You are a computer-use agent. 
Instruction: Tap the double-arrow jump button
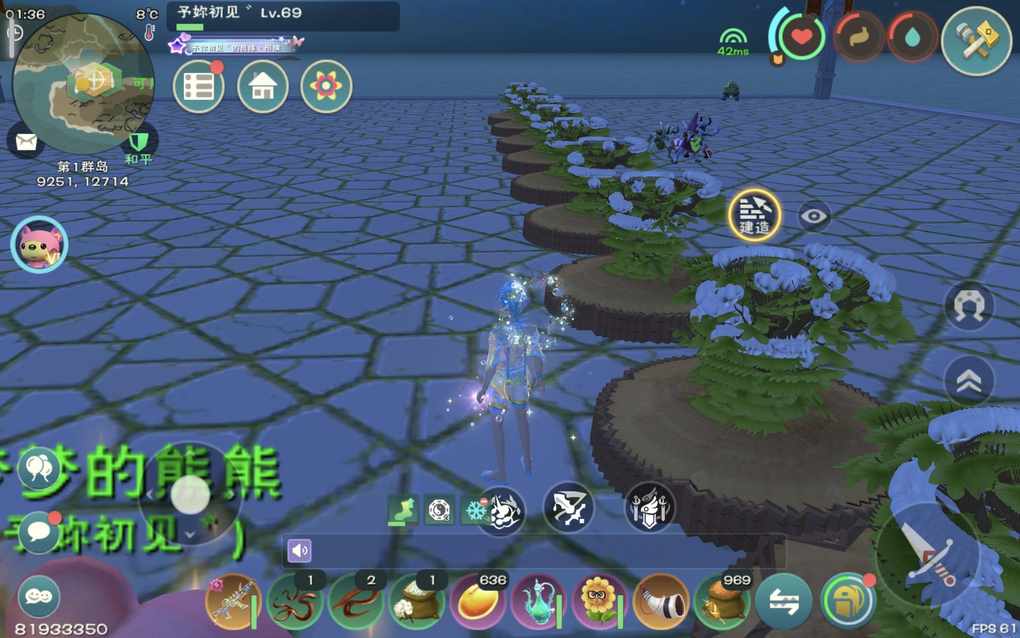(x=968, y=380)
